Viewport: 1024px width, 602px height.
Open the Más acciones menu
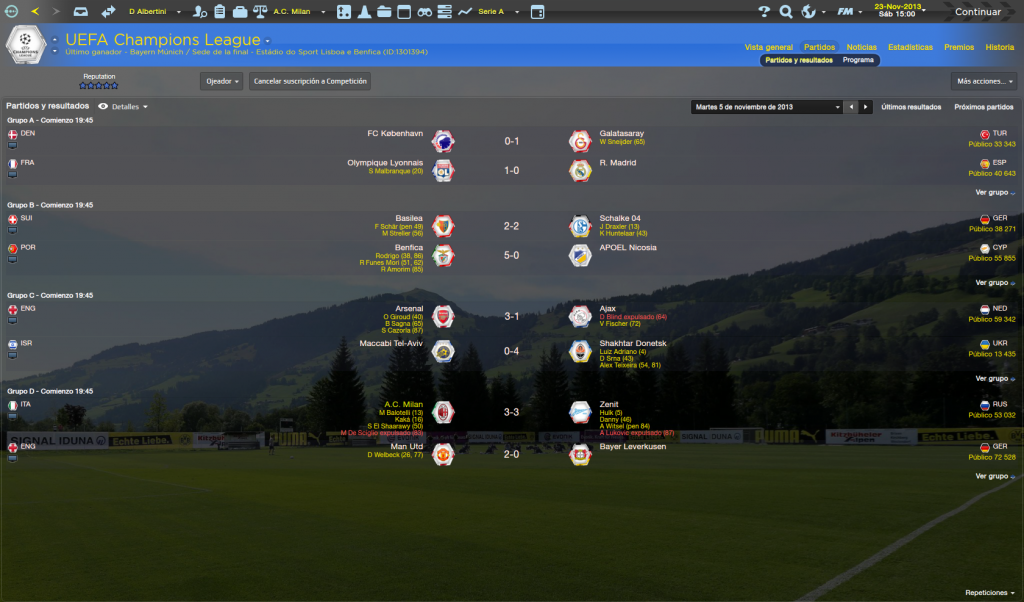[x=986, y=81]
